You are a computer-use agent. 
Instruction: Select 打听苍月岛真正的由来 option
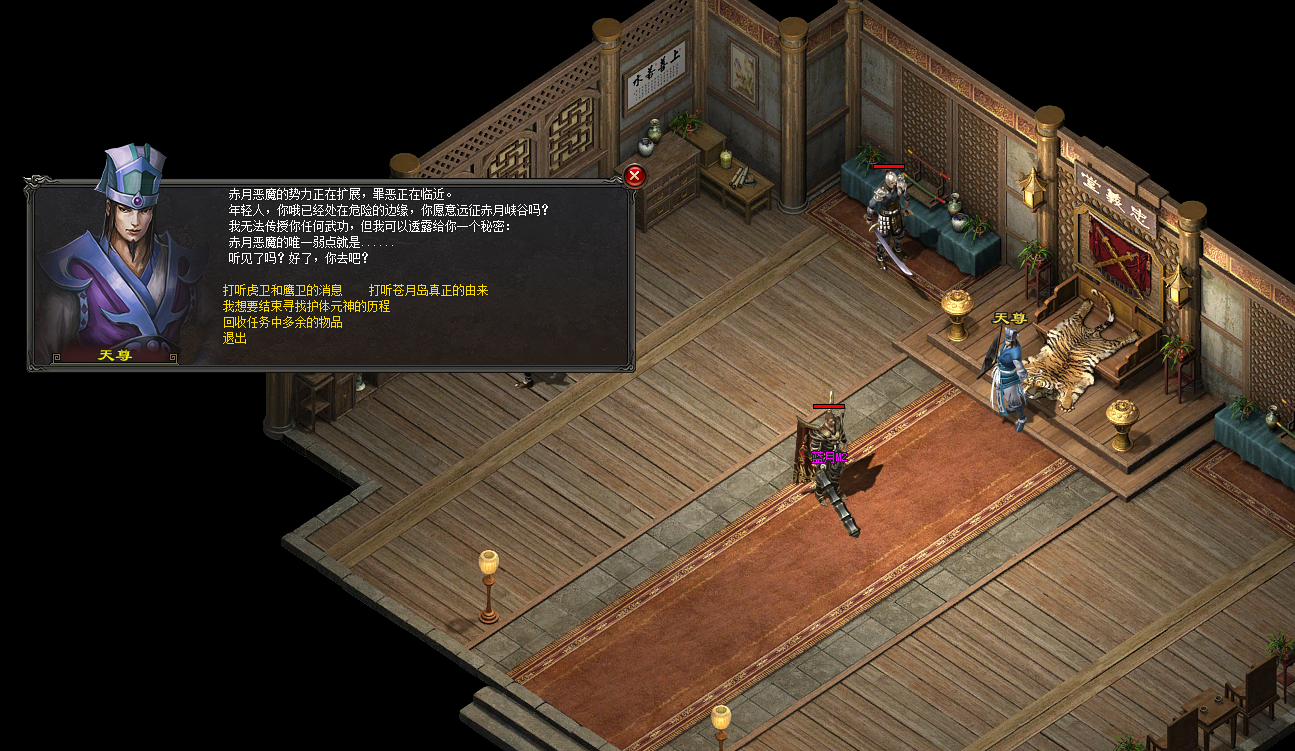tap(428, 290)
